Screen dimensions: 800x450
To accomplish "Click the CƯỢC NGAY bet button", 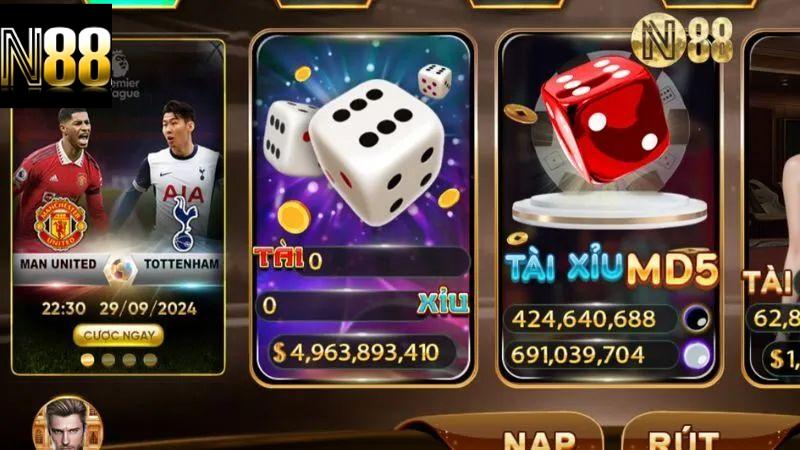I will 117,334.
